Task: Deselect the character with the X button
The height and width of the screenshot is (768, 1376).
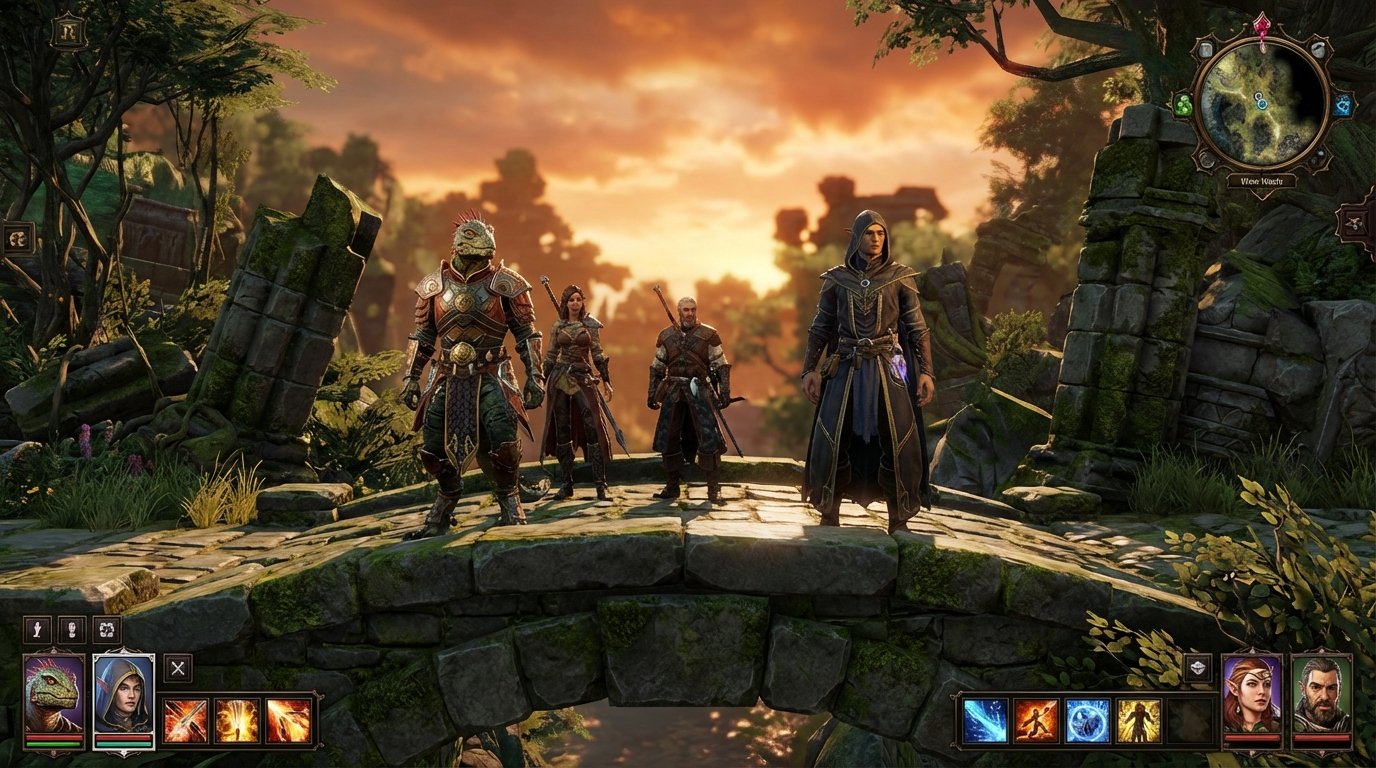Action: 178,669
